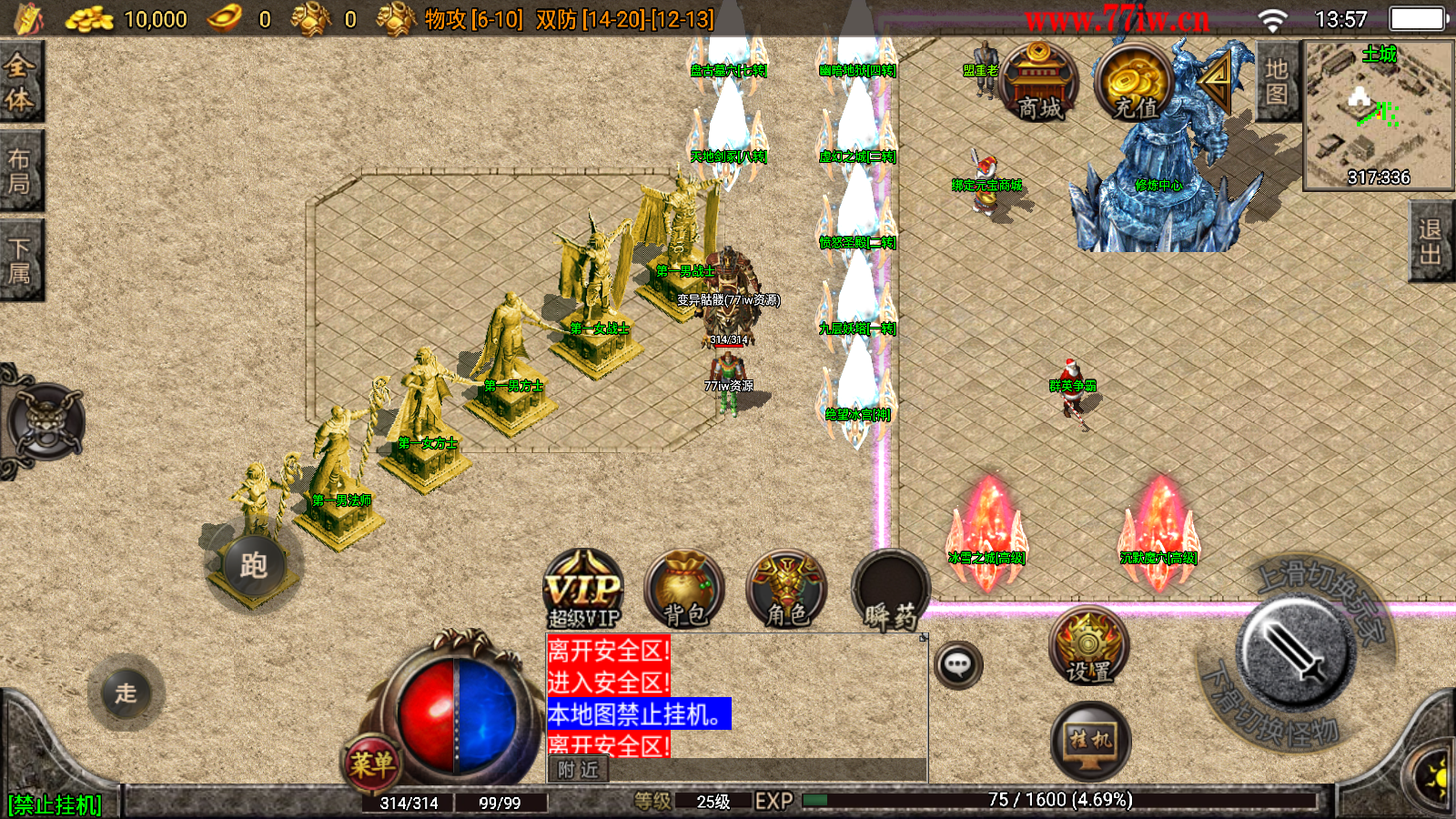Image resolution: width=1456 pixels, height=819 pixels.
Task: Open the 商城 shop icon
Action: (x=1038, y=84)
